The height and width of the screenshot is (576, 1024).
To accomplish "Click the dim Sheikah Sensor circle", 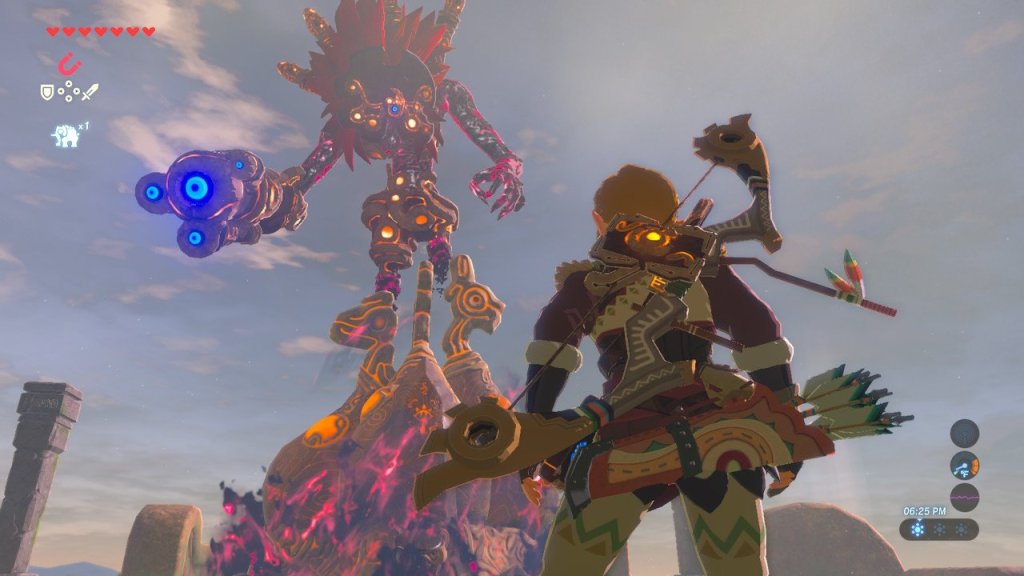I will tap(964, 433).
